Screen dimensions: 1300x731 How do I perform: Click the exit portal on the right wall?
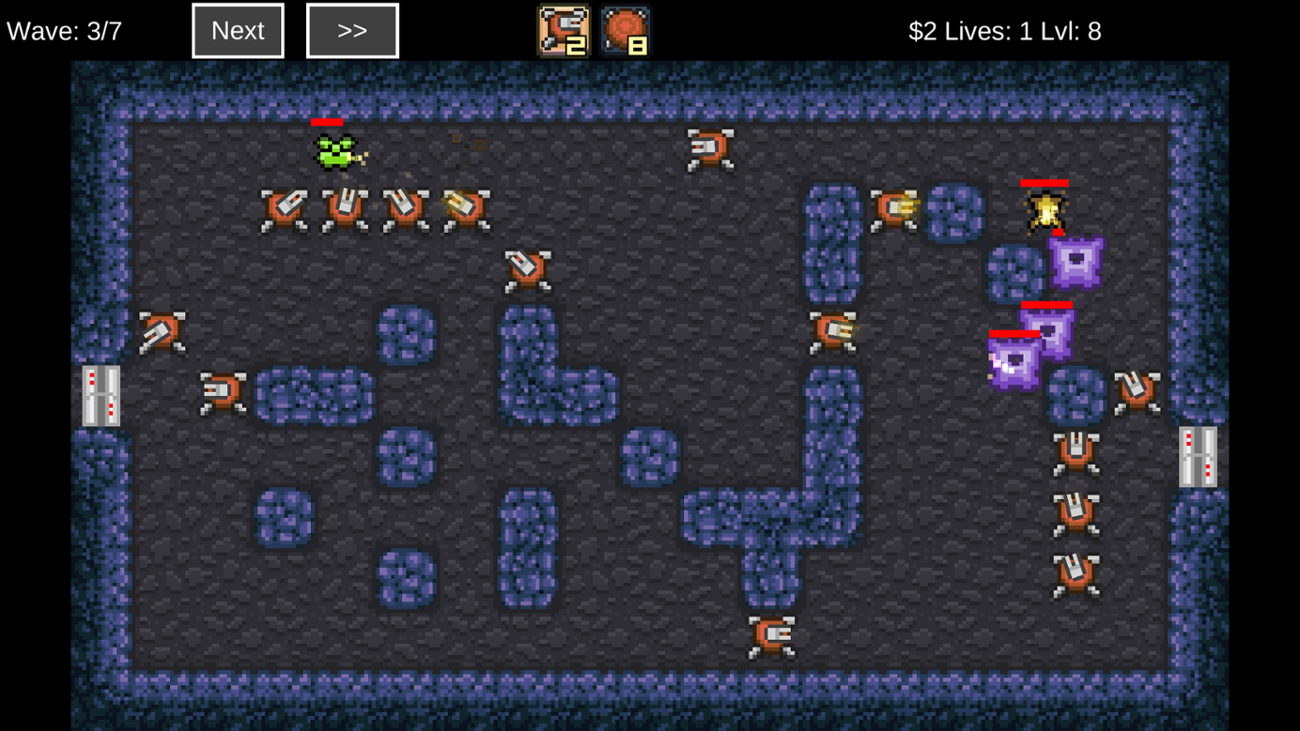(x=1197, y=455)
